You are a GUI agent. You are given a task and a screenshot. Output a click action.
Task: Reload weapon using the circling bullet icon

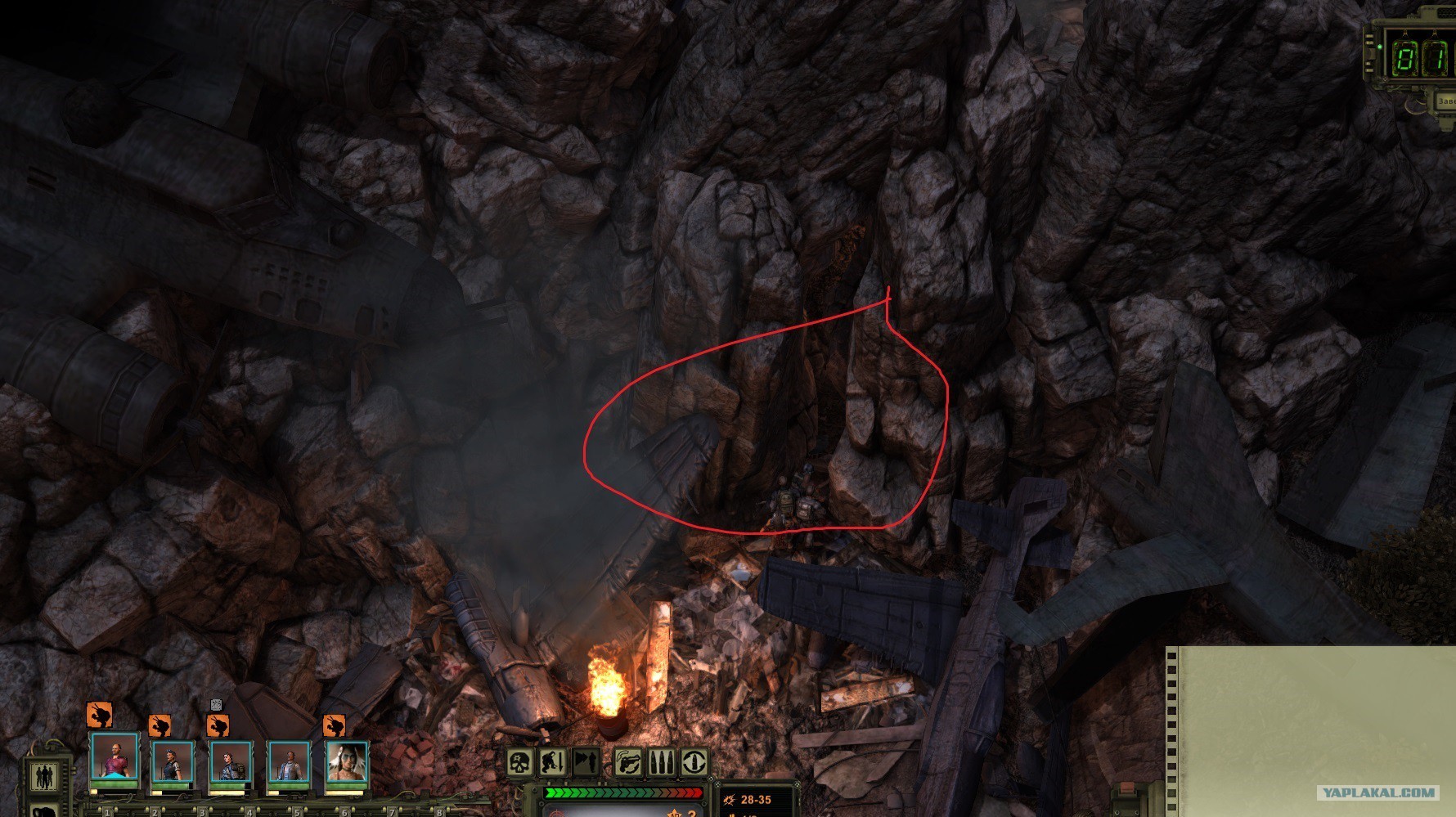click(694, 762)
